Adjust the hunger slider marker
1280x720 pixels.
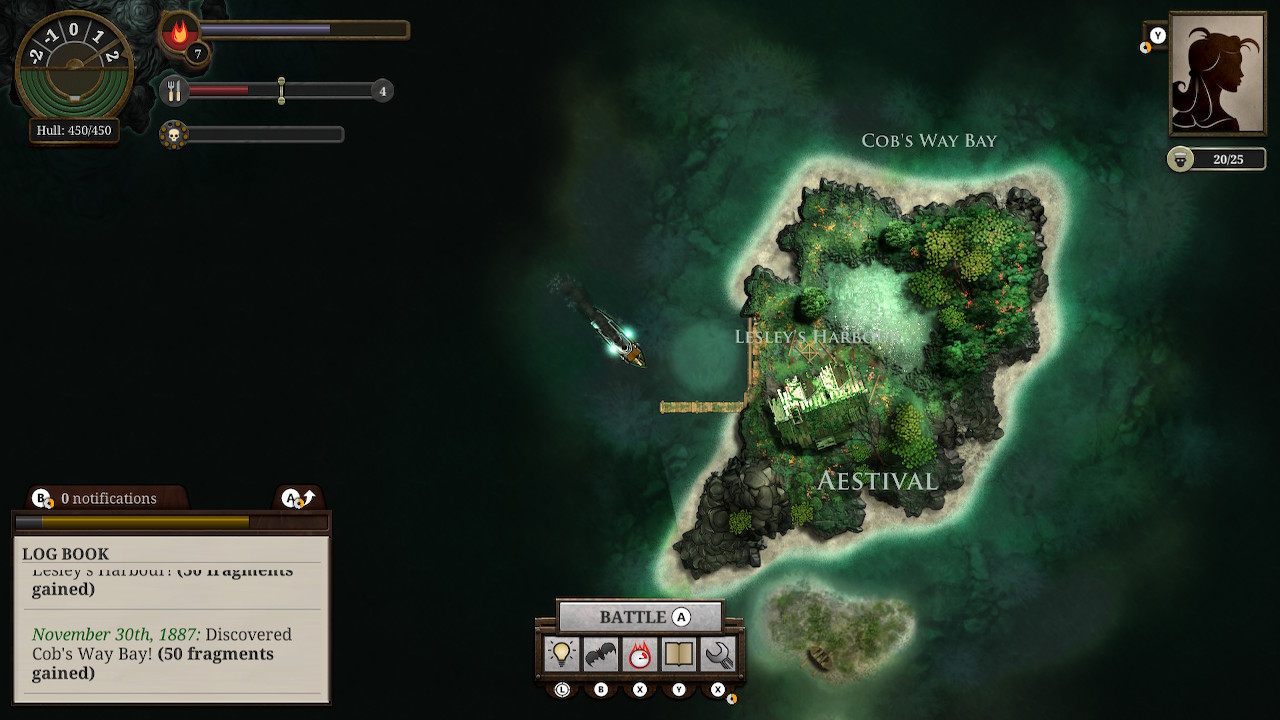coord(281,90)
